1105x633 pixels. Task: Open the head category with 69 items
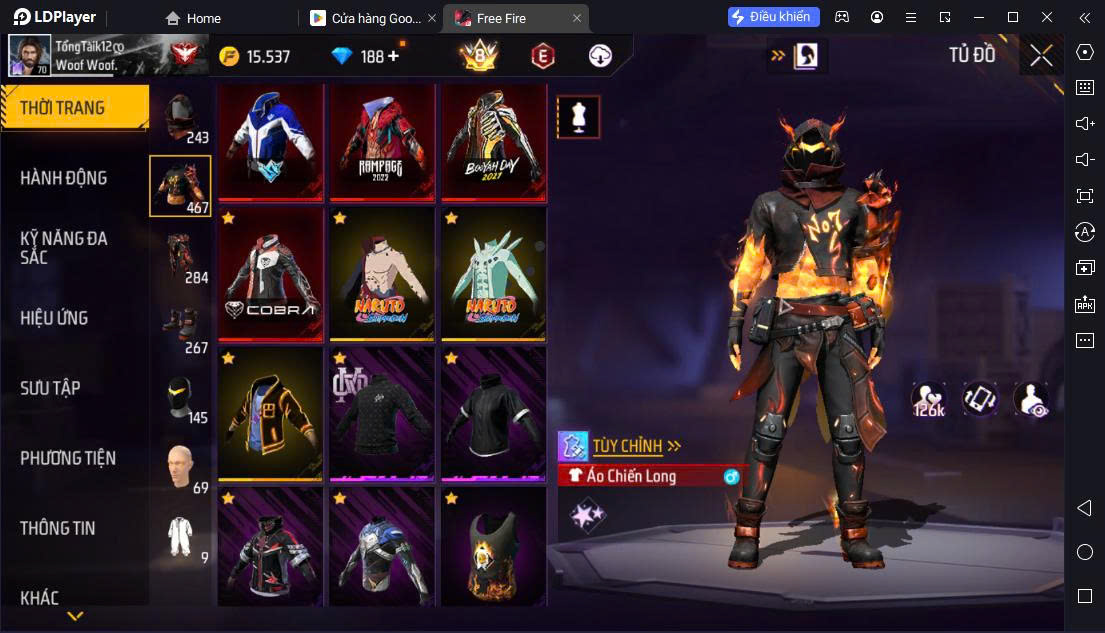pos(181,468)
